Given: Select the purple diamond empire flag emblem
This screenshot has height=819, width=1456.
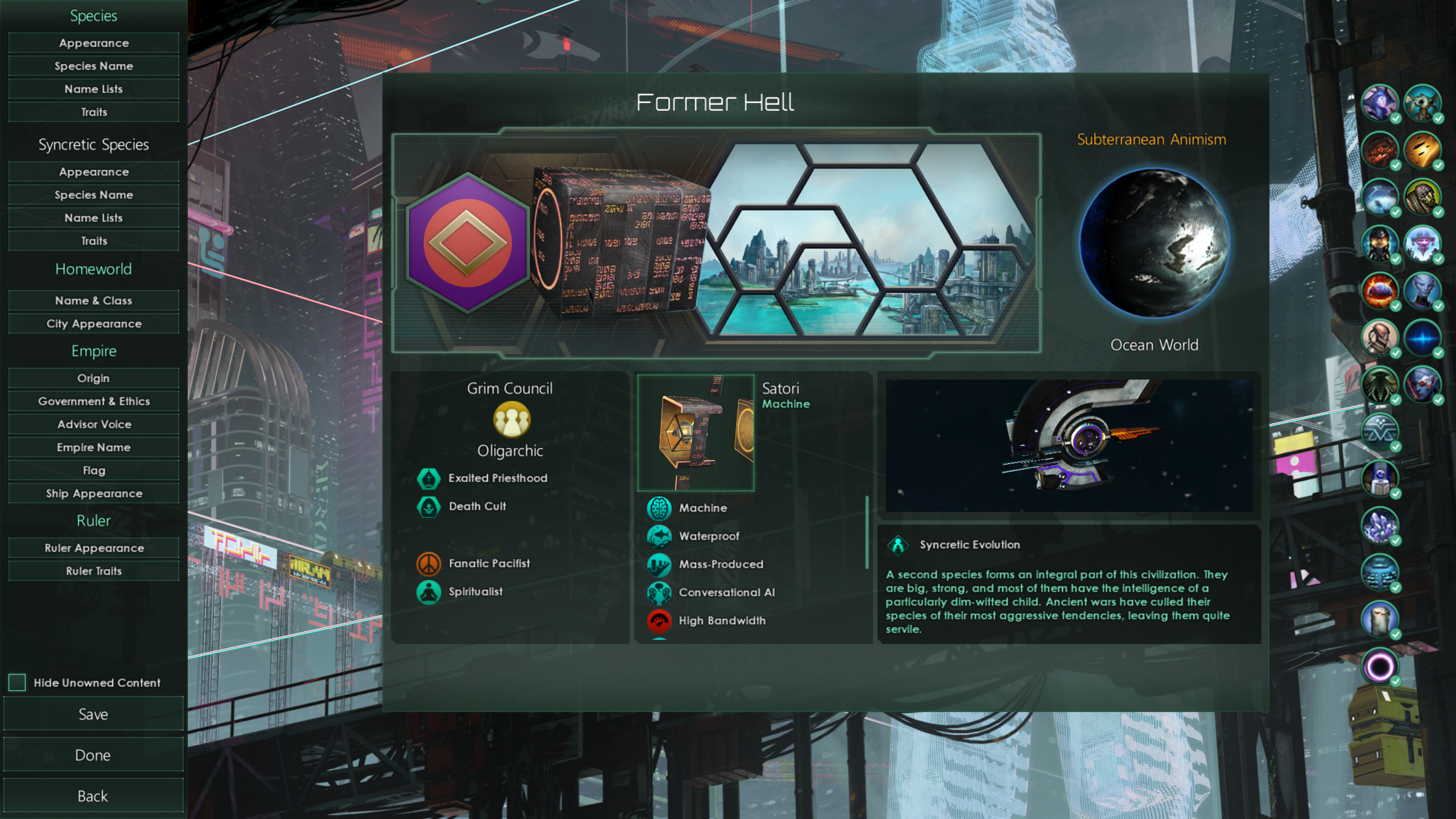Looking at the screenshot, I should pos(468,241).
